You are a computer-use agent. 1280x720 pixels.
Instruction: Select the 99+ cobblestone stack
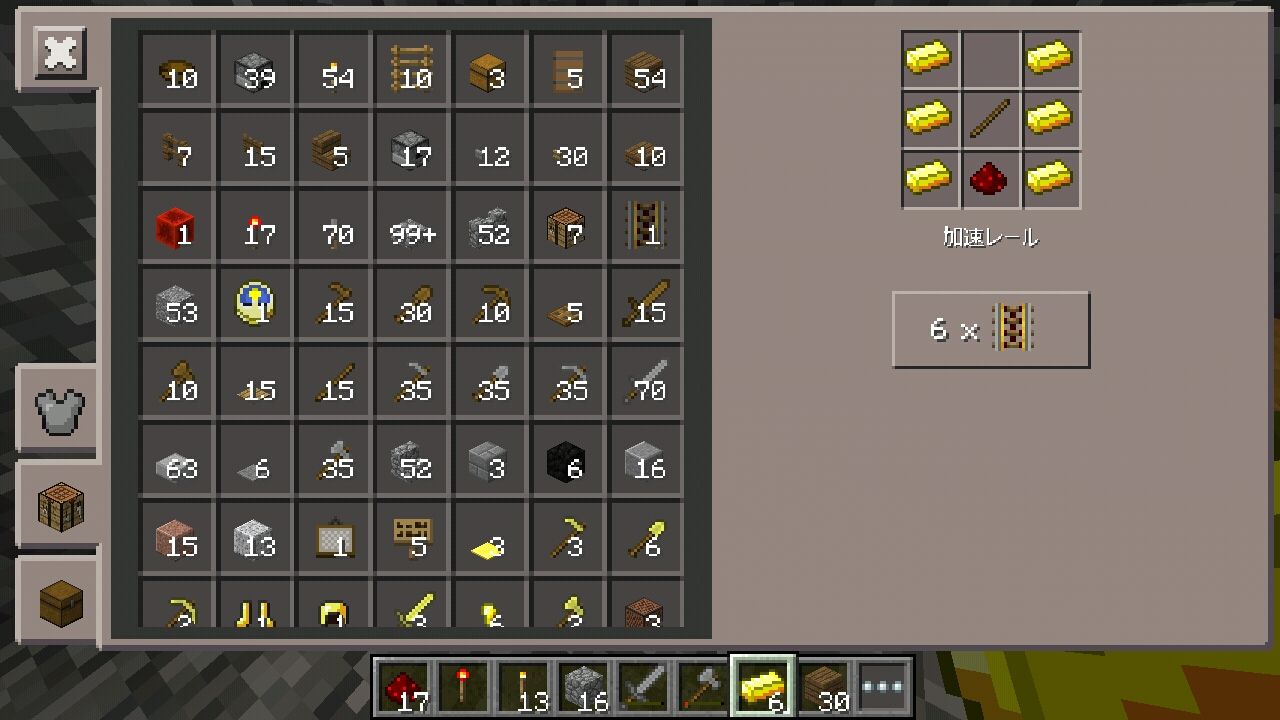coord(412,225)
